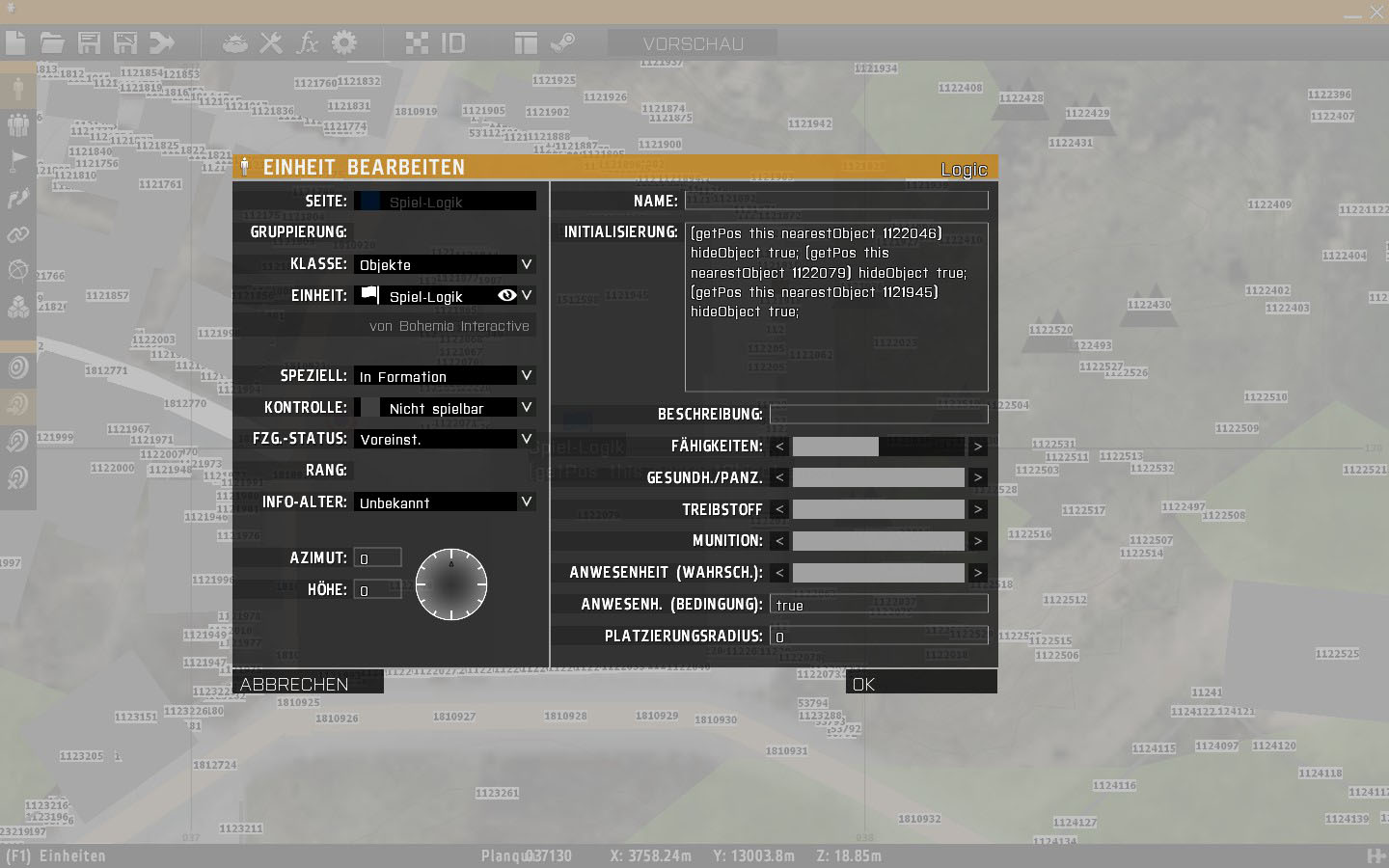Open the Einheit dropdown showing Spiel-Logik
Image resolution: width=1389 pixels, height=868 pixels.
coord(444,296)
